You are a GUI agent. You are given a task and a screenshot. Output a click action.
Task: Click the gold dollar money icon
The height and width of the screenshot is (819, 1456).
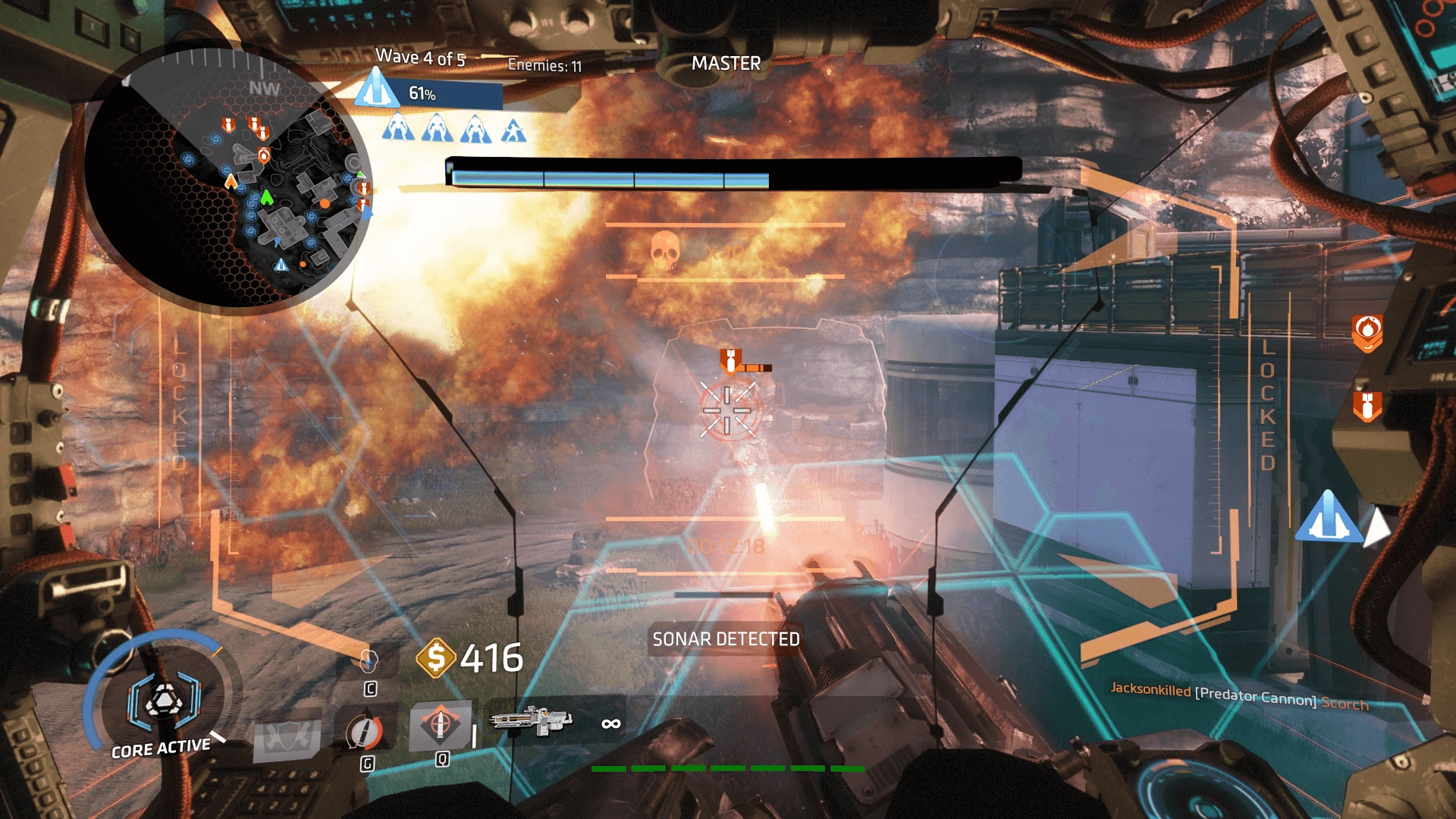[x=435, y=657]
